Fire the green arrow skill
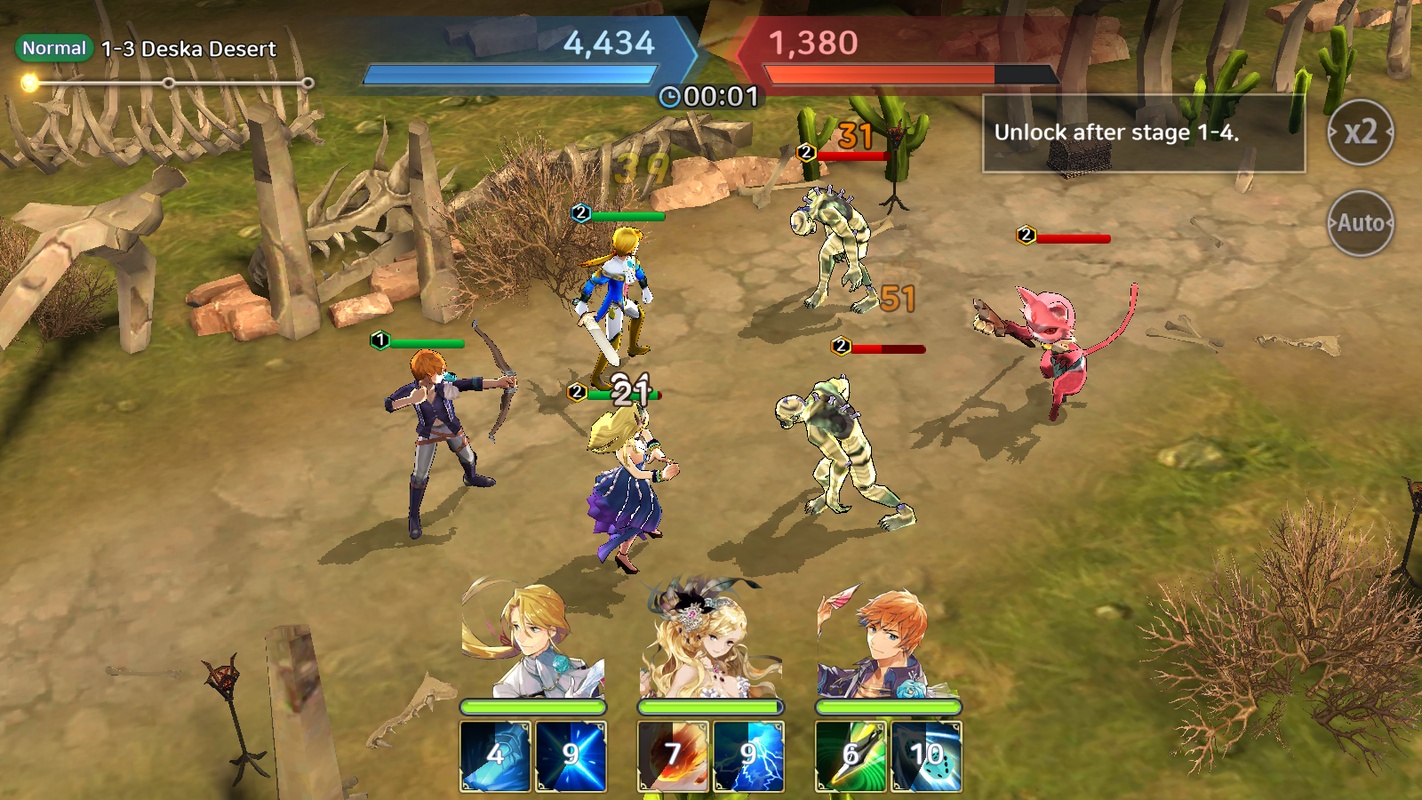Viewport: 1422px width, 800px height. tap(851, 756)
